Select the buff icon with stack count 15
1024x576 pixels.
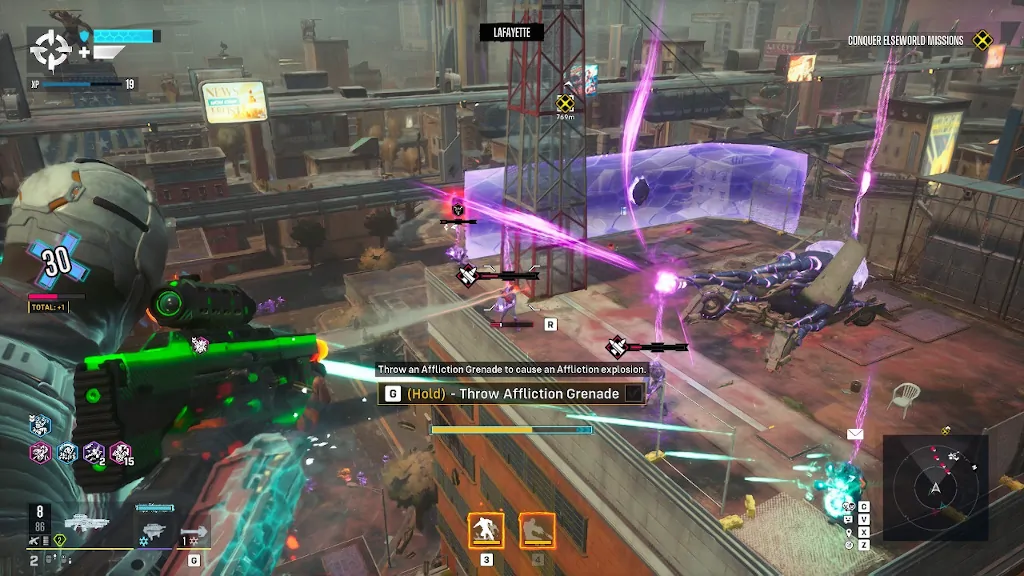click(121, 453)
